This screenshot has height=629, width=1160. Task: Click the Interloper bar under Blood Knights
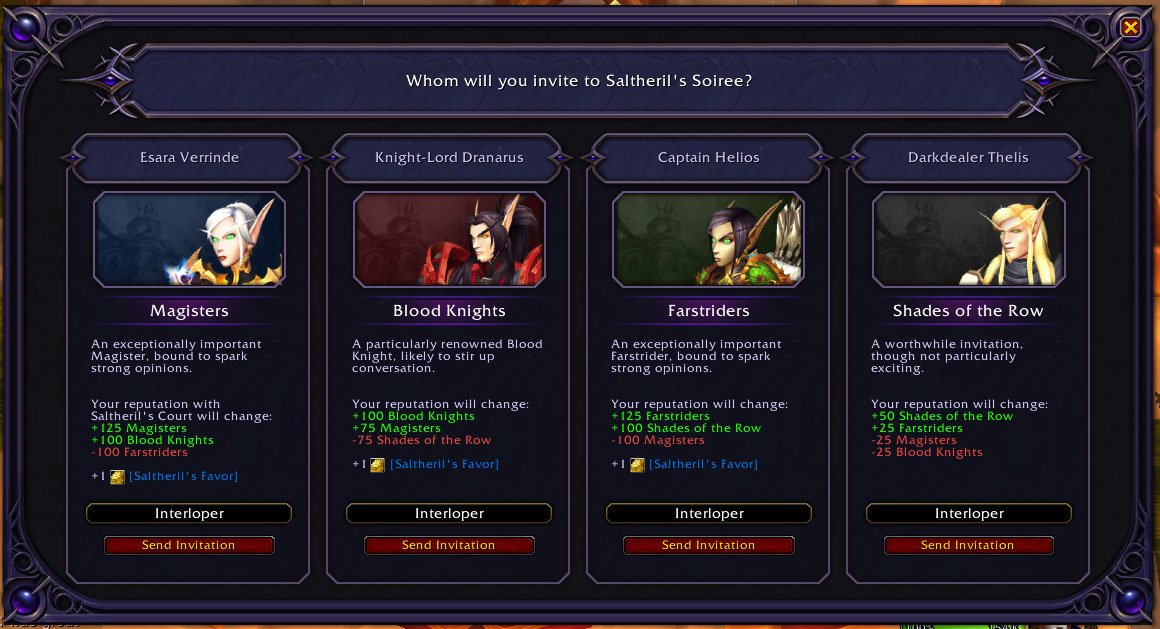(449, 513)
